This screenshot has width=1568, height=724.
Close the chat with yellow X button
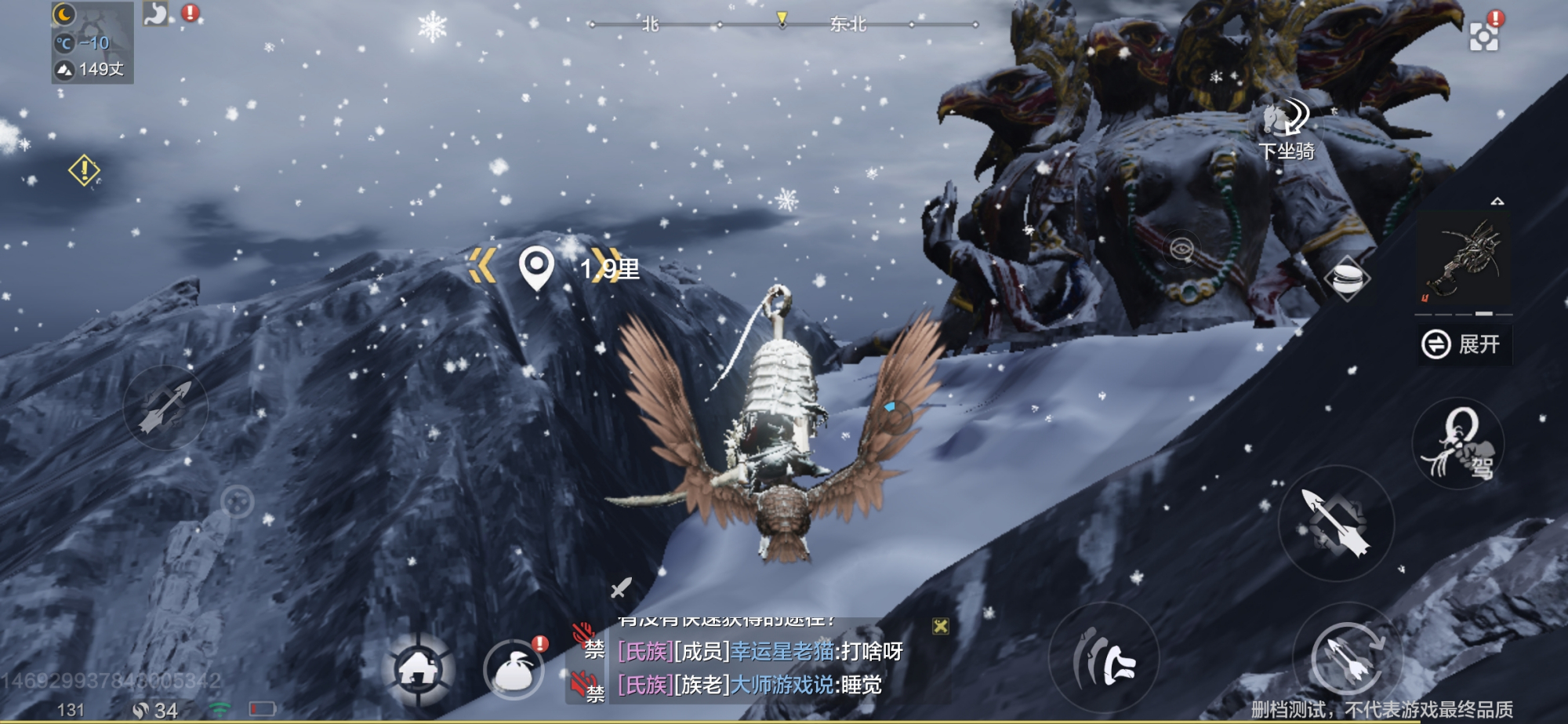click(941, 626)
